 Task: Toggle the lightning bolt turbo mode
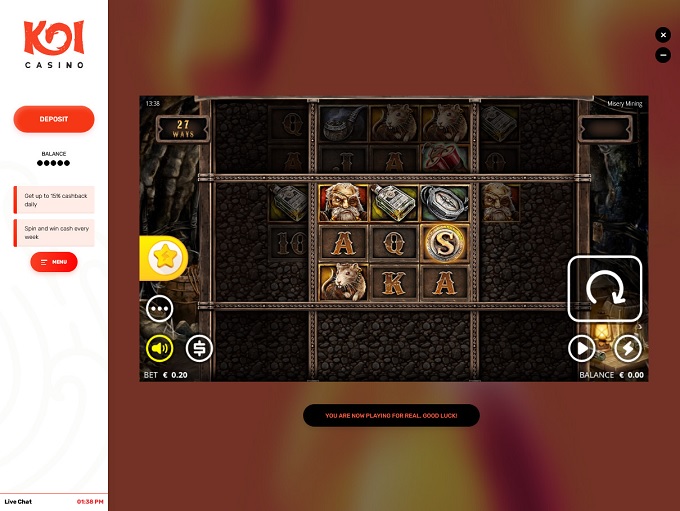click(x=627, y=348)
